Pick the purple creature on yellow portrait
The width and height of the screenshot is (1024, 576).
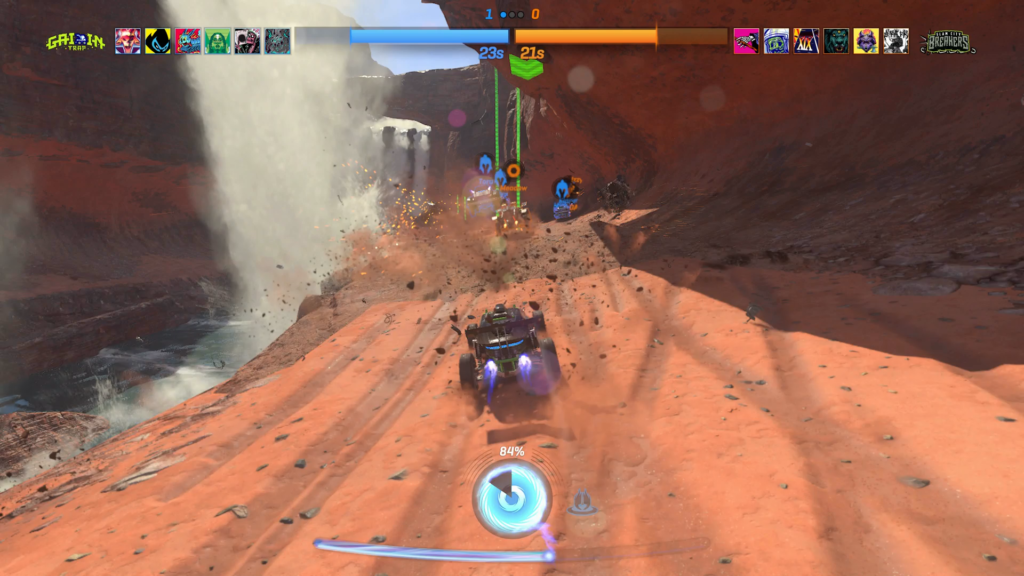866,41
